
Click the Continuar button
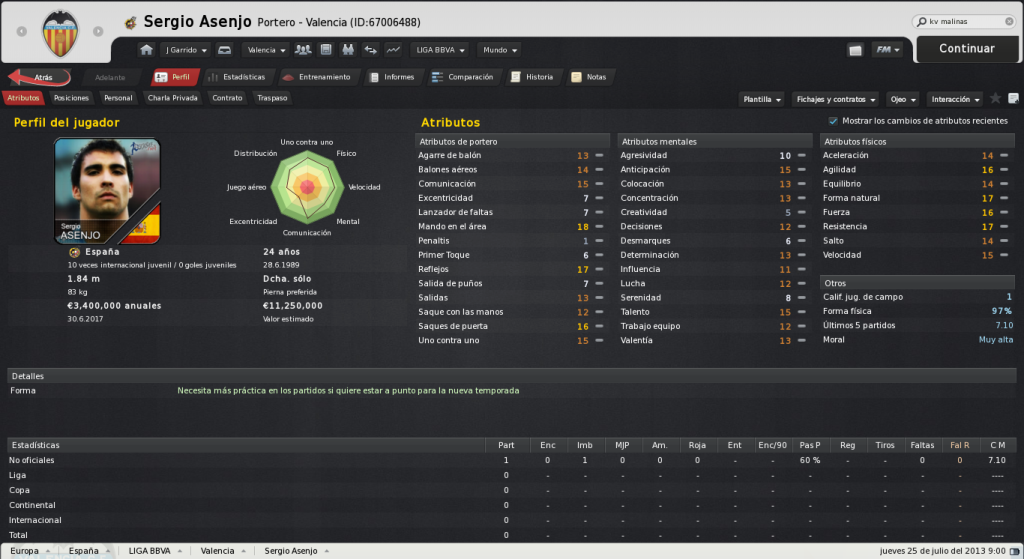pos(966,48)
